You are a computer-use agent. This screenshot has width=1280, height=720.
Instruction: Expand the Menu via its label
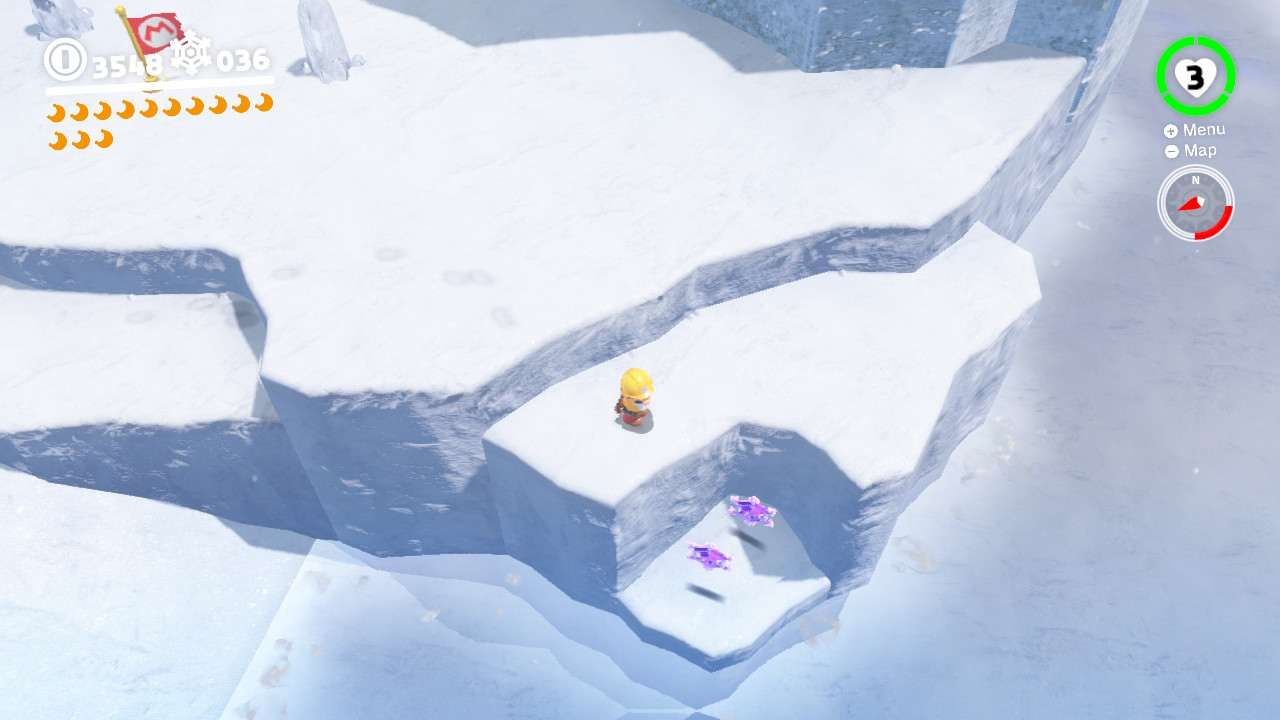pyautogui.click(x=1207, y=129)
